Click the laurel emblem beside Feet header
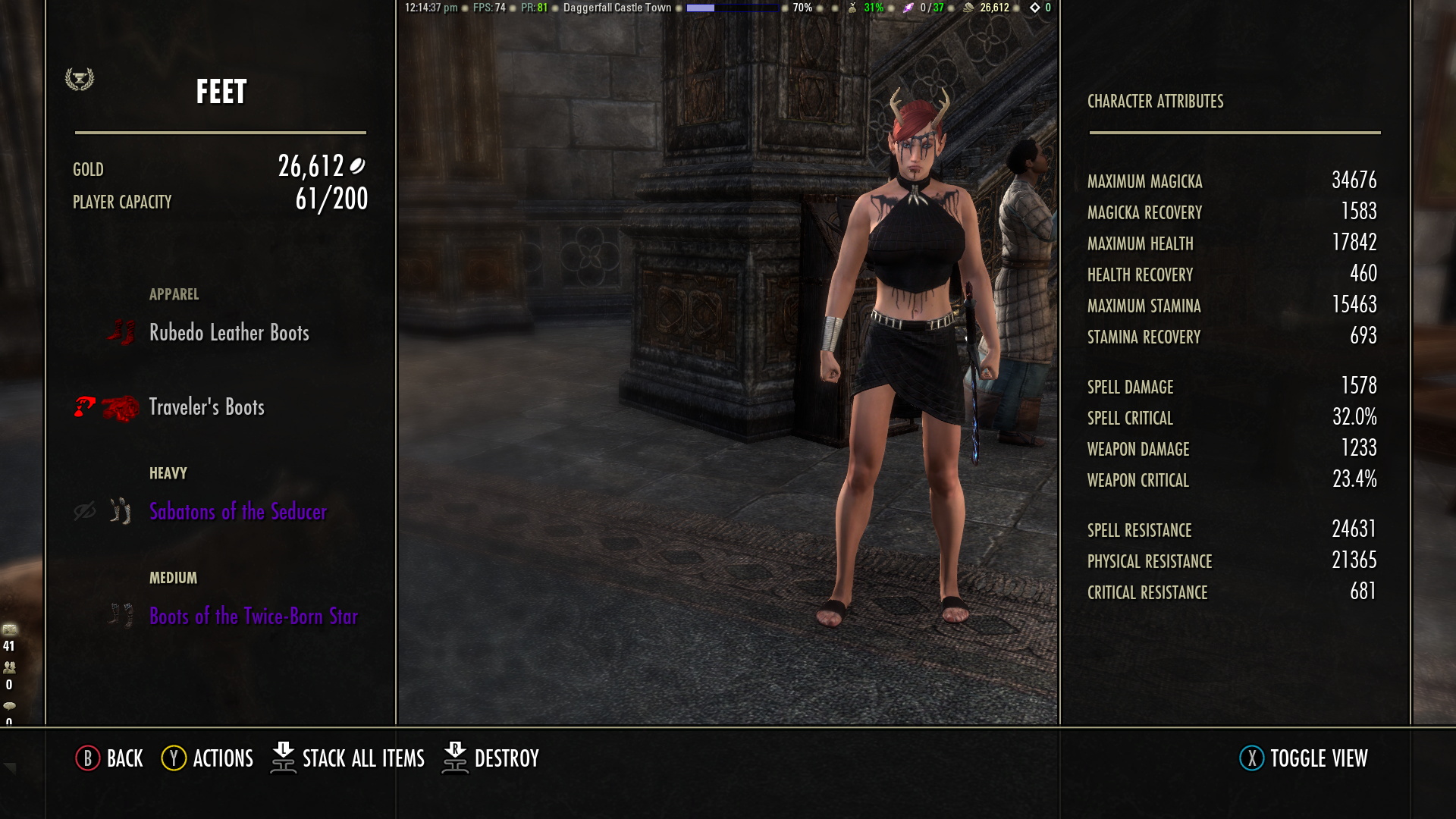 pos(80,79)
